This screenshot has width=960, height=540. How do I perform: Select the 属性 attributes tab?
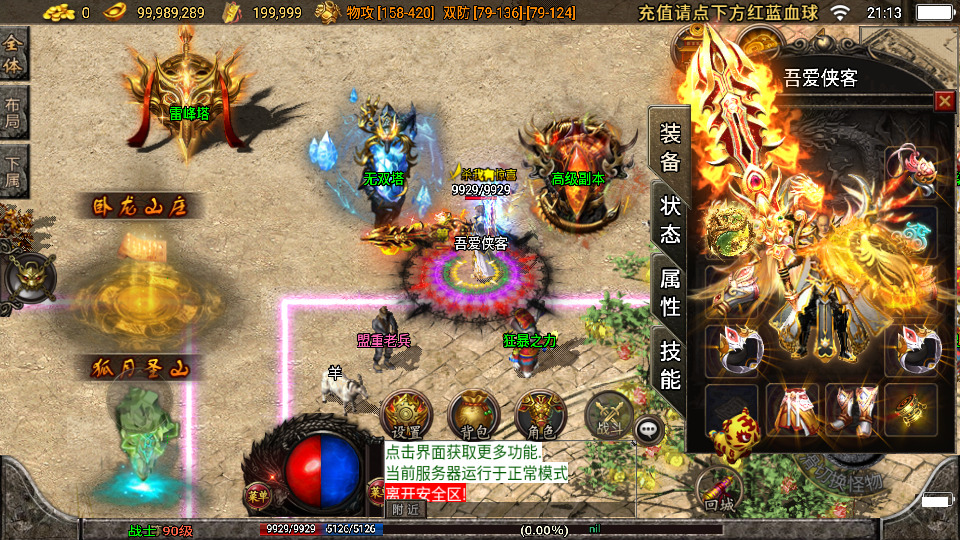coord(670,292)
